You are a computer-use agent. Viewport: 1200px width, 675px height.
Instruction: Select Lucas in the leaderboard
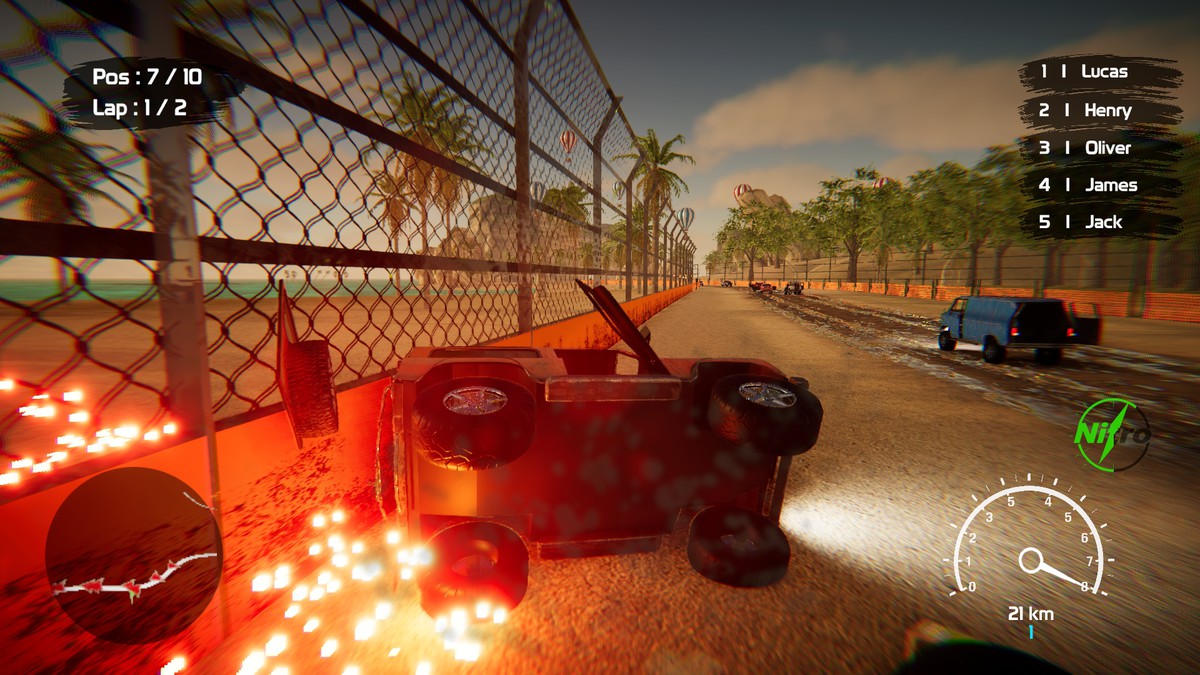tap(1098, 72)
